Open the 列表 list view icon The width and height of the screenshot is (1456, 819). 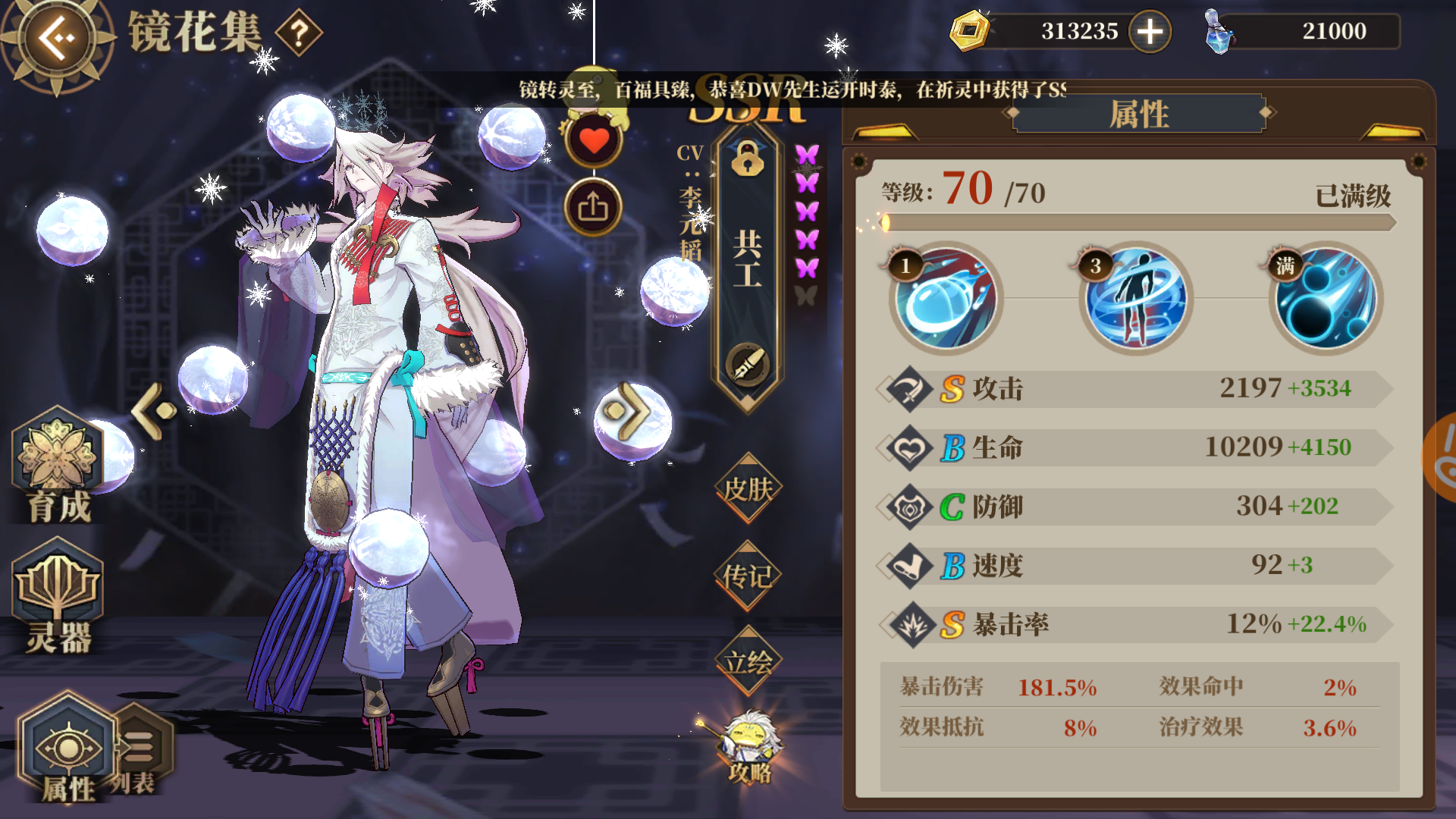(138, 747)
